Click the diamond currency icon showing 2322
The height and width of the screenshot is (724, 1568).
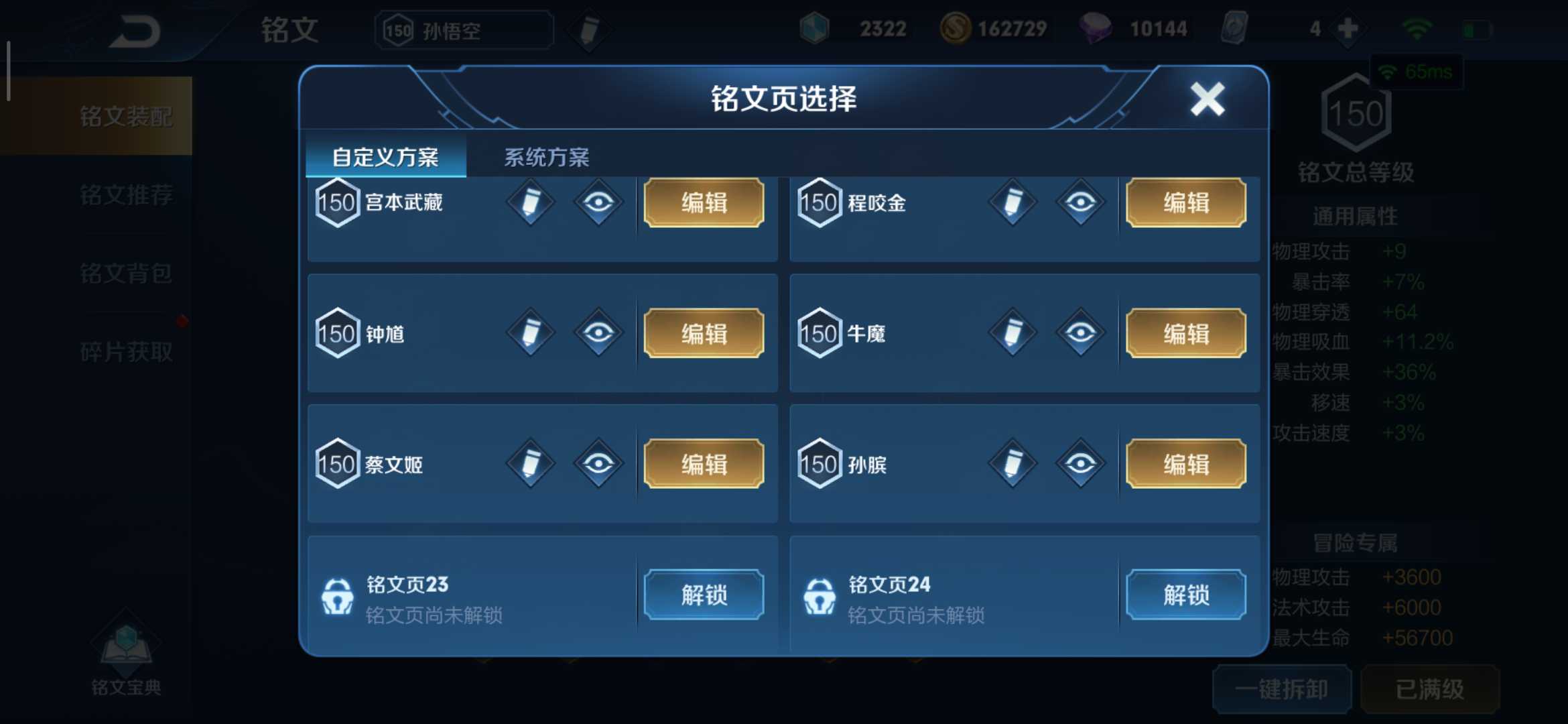(x=814, y=28)
